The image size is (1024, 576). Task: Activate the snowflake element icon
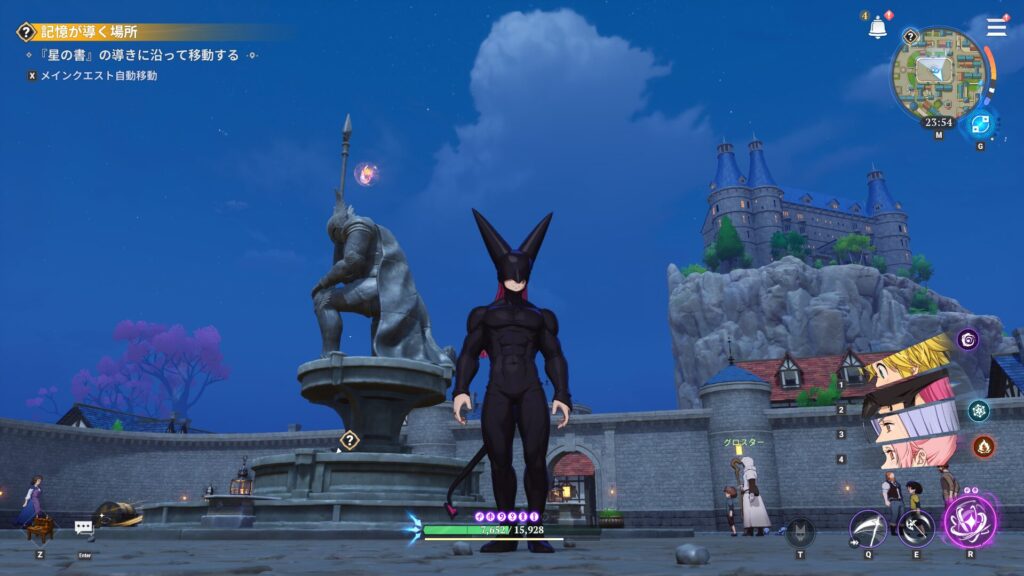click(x=978, y=410)
